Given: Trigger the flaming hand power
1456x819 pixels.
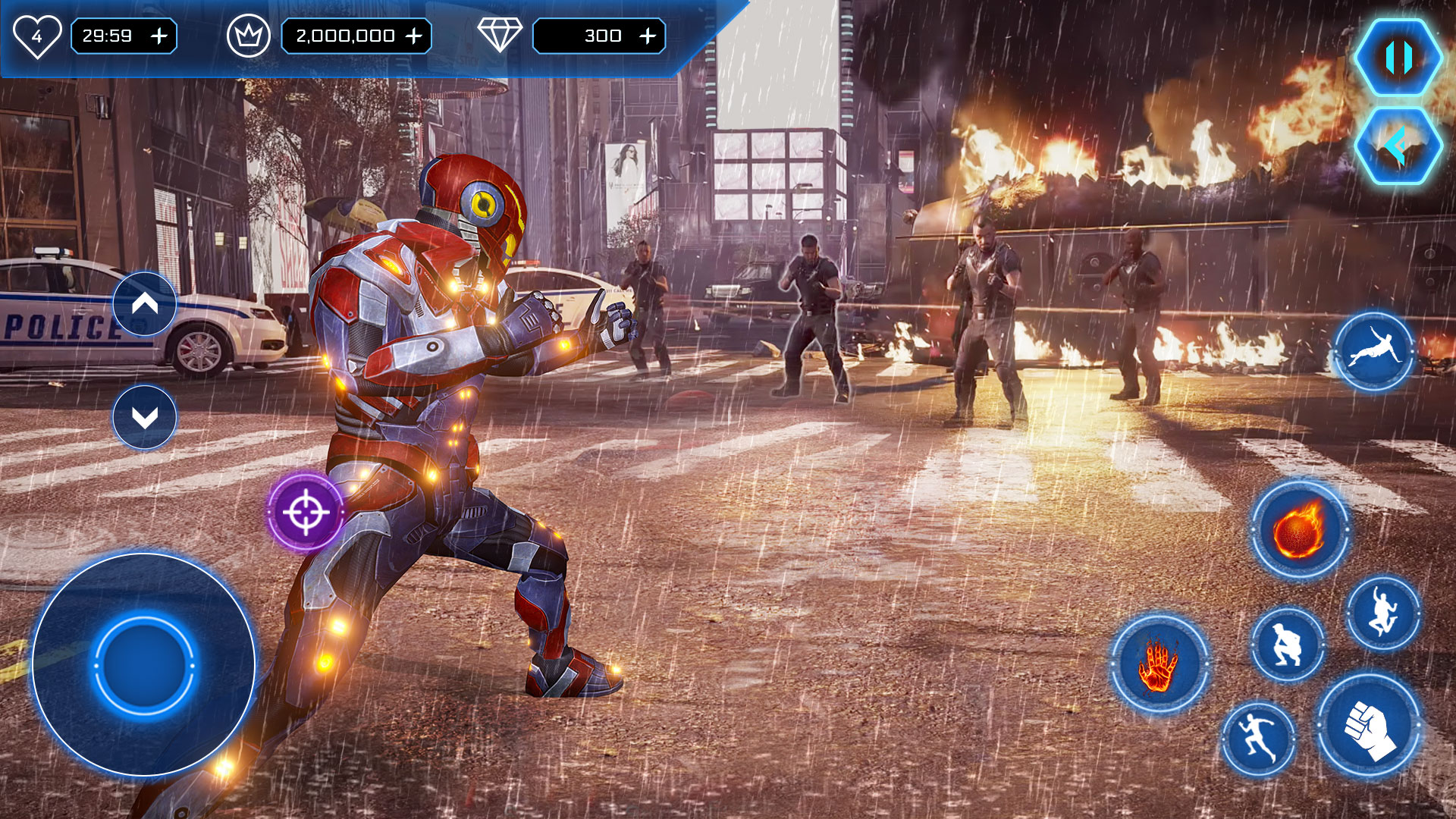Looking at the screenshot, I should point(1159,664).
